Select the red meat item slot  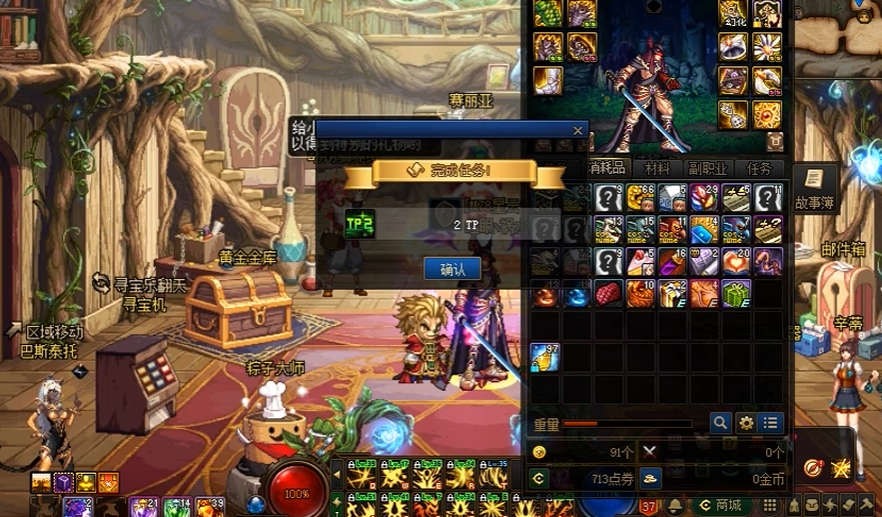[608, 294]
